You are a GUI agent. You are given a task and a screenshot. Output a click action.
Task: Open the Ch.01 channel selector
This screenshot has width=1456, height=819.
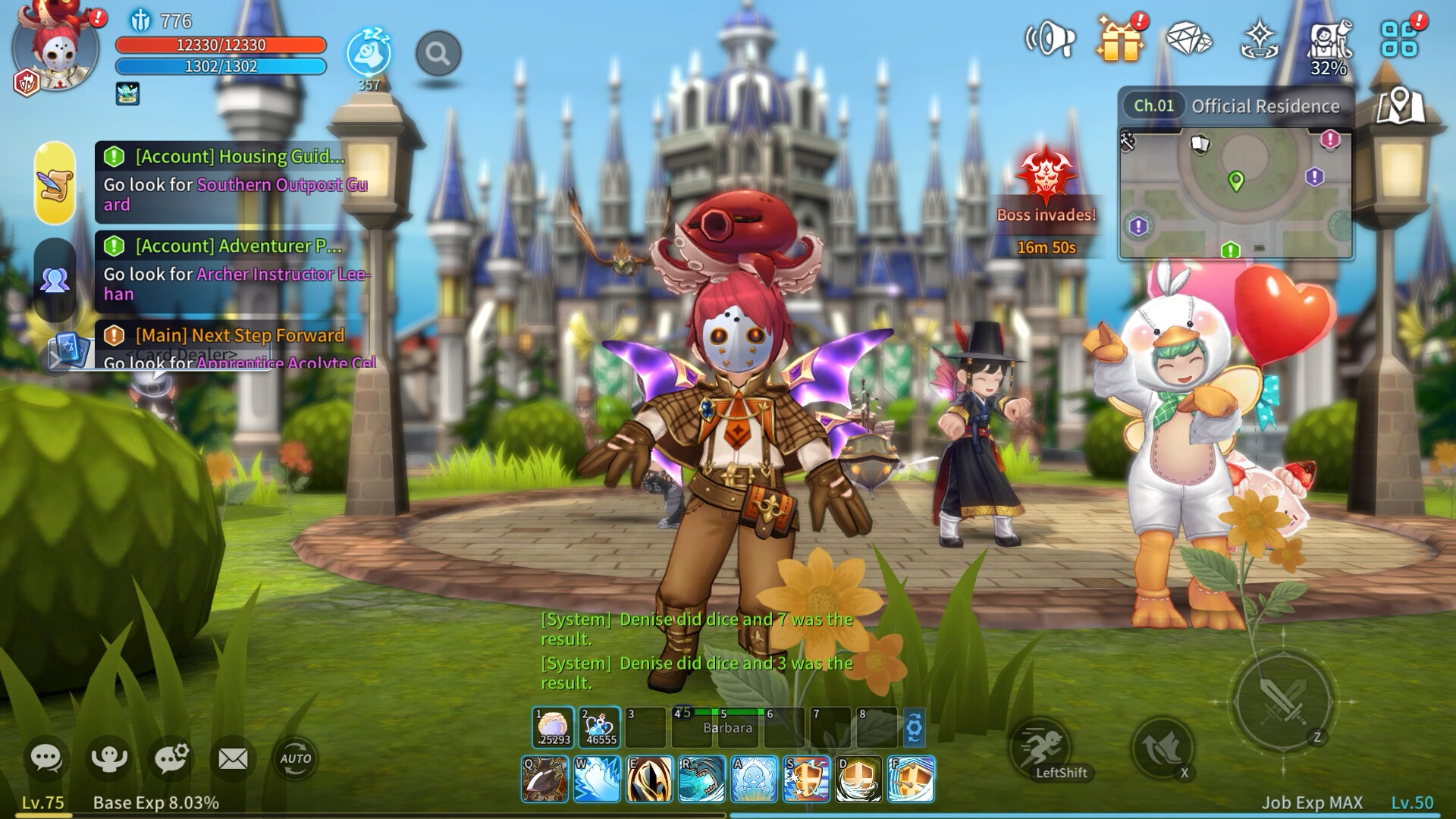coord(1153,106)
